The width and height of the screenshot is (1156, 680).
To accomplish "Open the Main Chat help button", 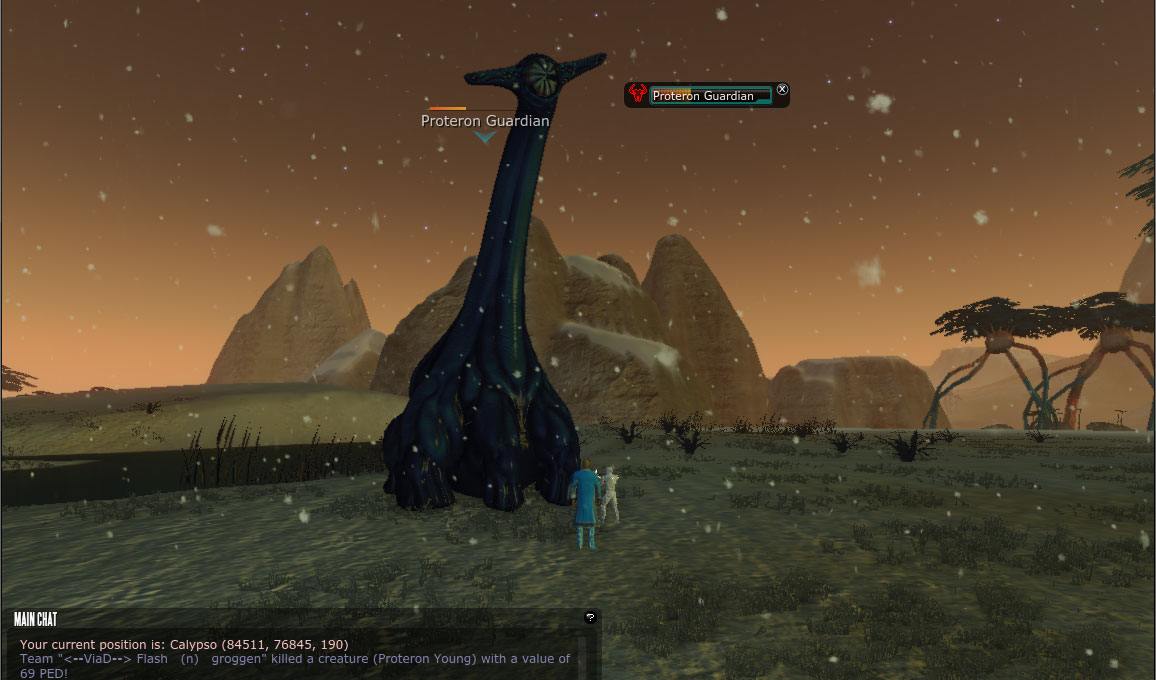I will pyautogui.click(x=590, y=618).
